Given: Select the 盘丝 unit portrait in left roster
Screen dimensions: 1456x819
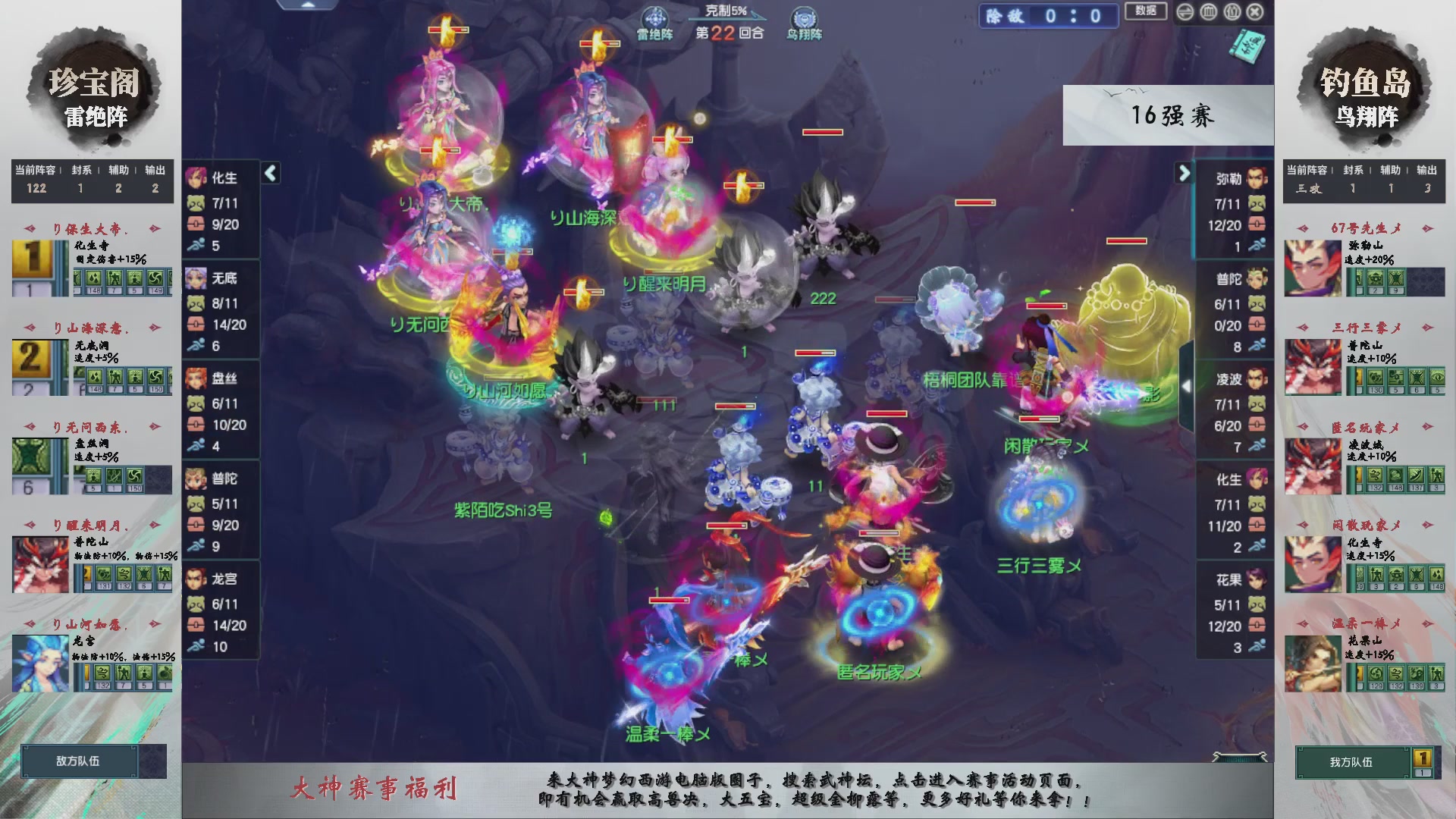Looking at the screenshot, I should click(196, 378).
